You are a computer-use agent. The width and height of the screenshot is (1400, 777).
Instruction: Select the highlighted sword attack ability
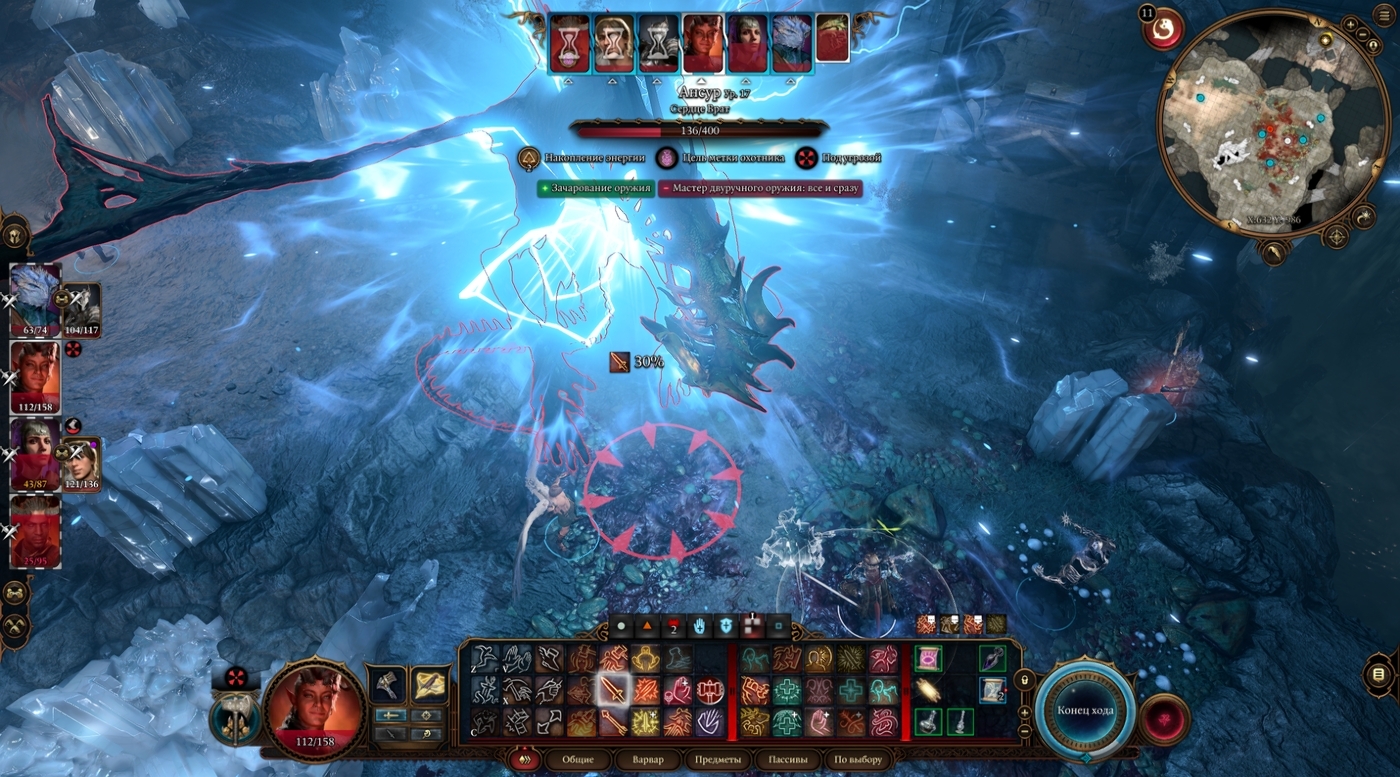(613, 689)
